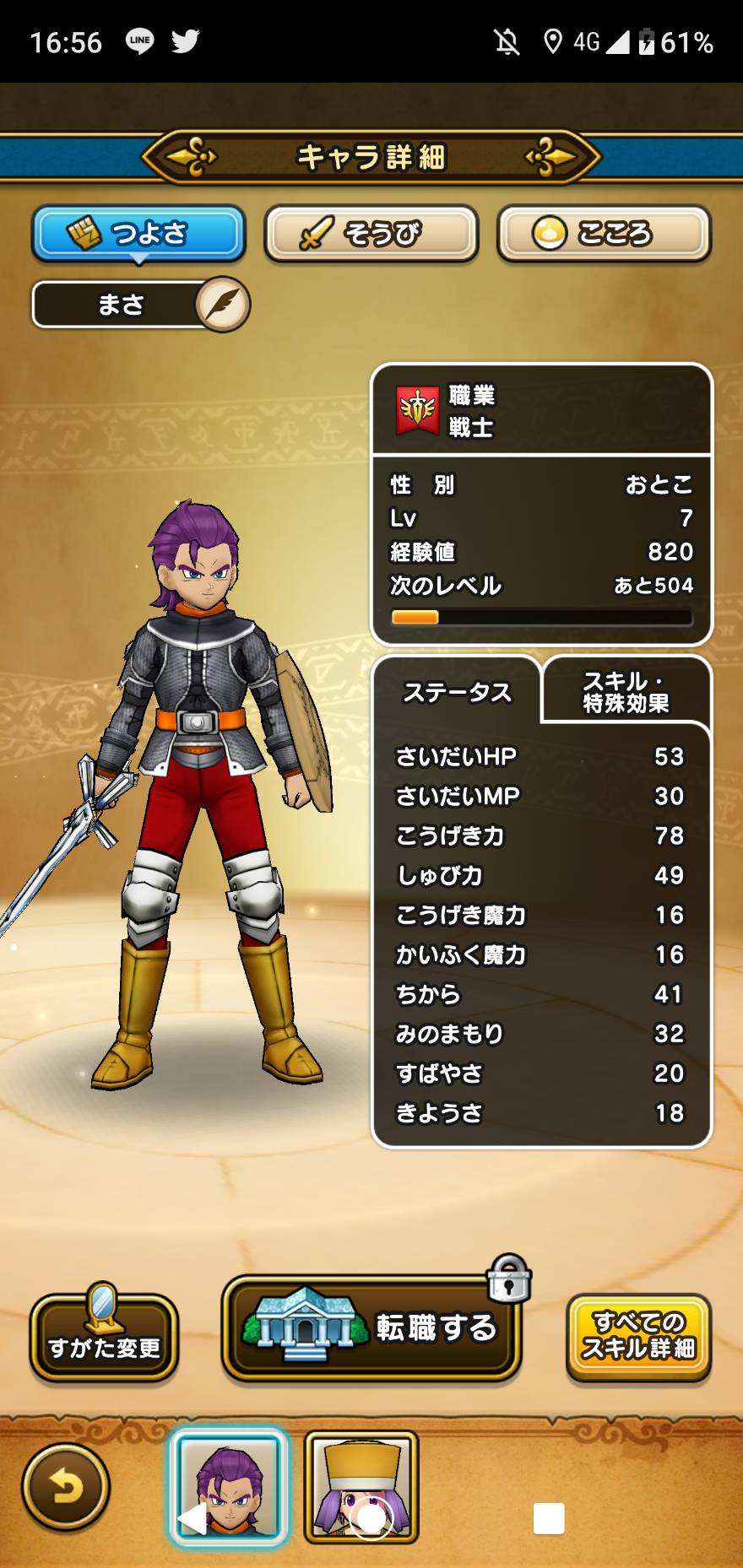Select the ステータス tab
The width and height of the screenshot is (743, 1568).
(457, 692)
